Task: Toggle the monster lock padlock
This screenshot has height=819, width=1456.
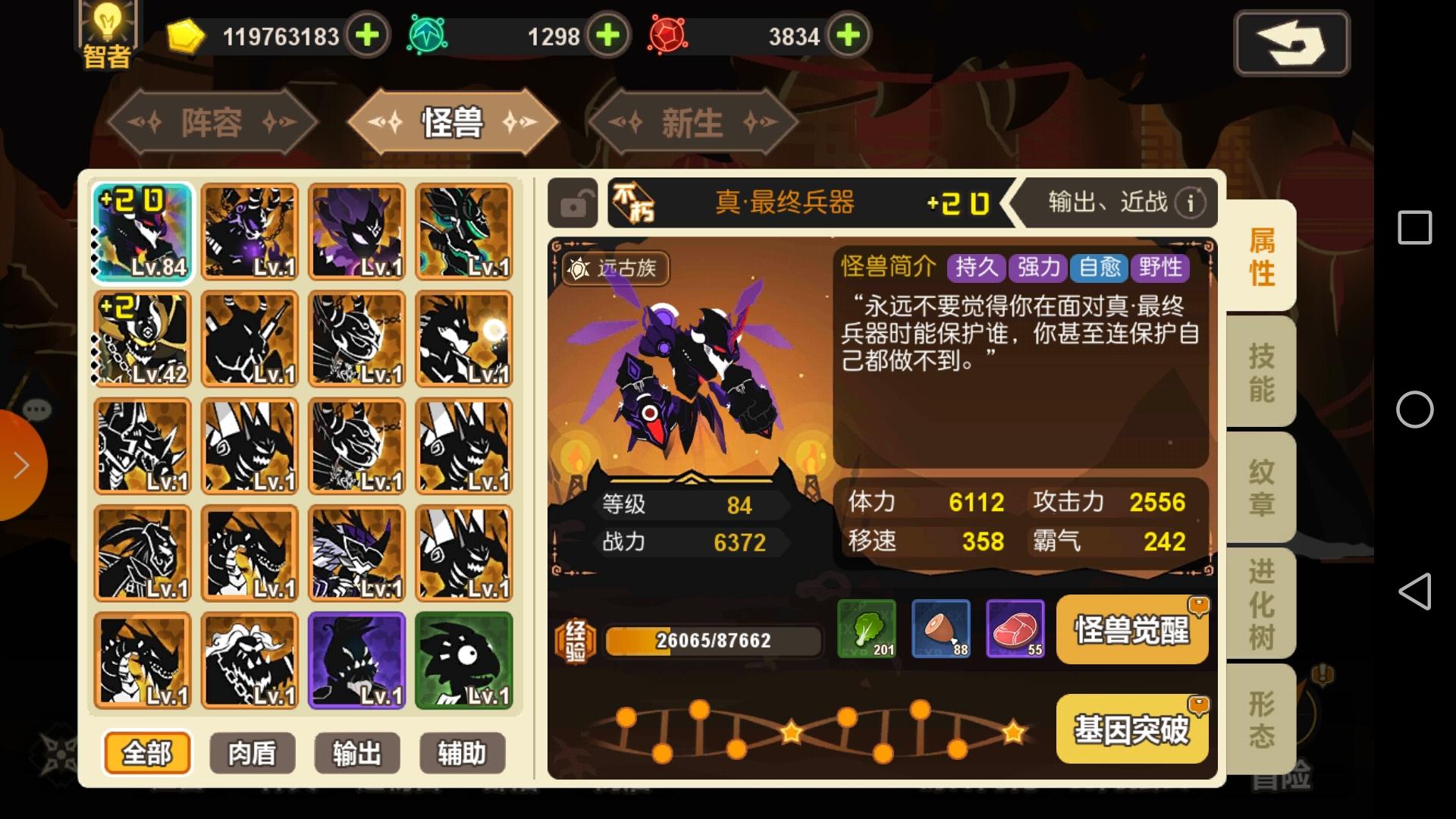Action: (573, 202)
